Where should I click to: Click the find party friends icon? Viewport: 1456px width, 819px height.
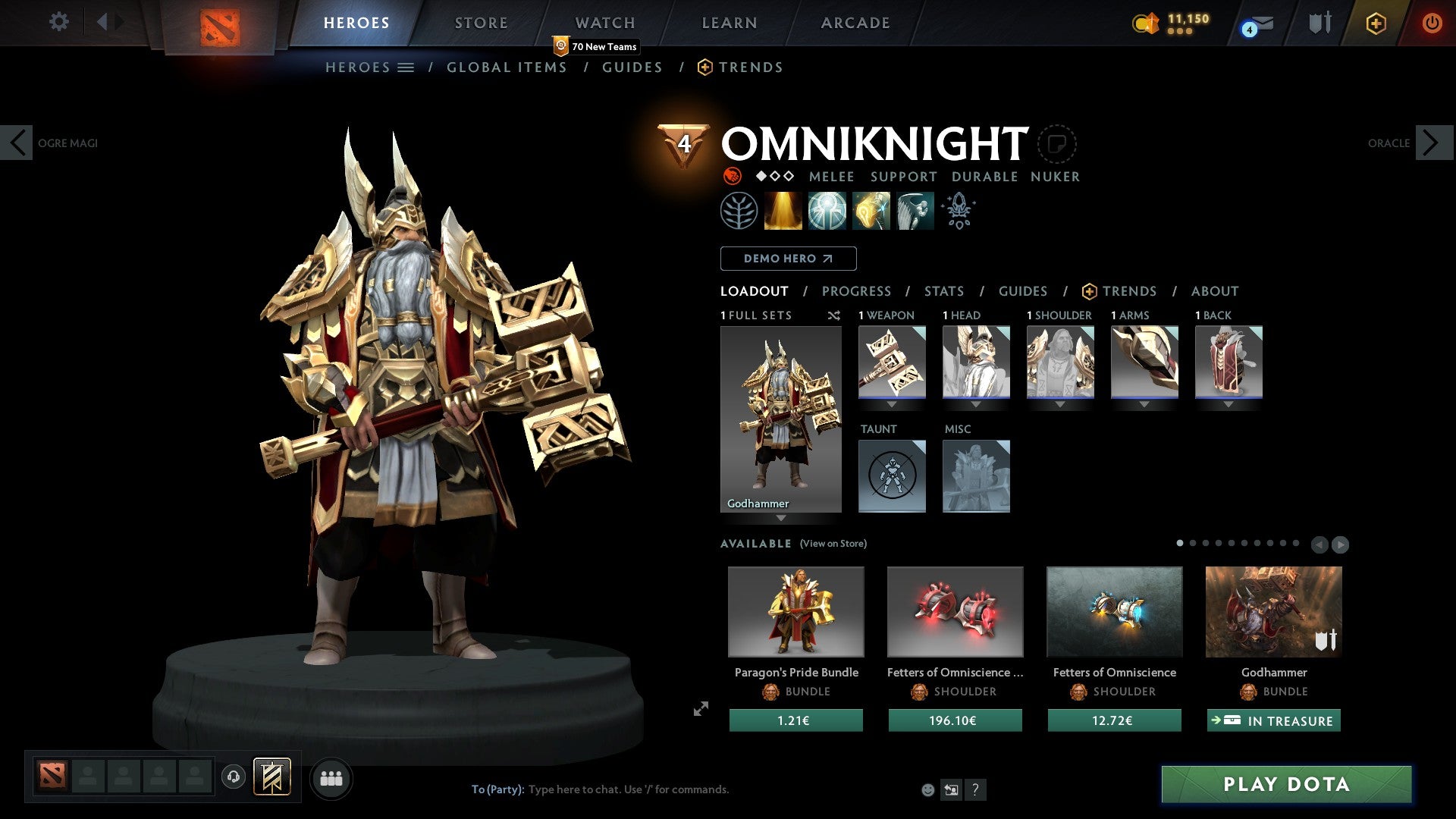(331, 778)
